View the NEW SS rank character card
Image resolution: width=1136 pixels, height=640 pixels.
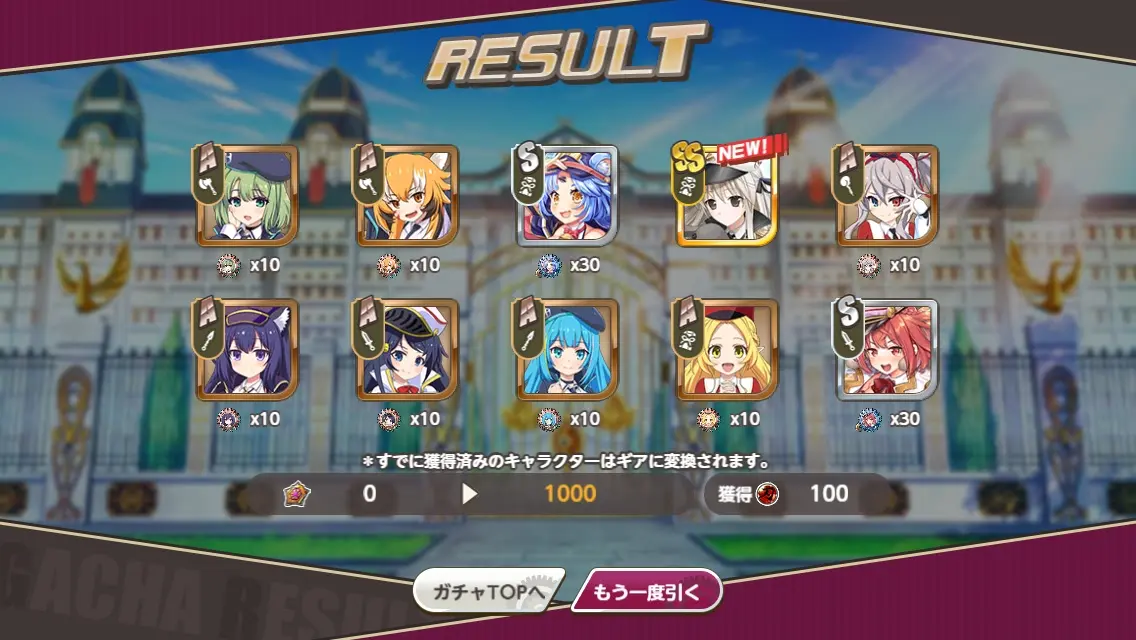pos(727,196)
